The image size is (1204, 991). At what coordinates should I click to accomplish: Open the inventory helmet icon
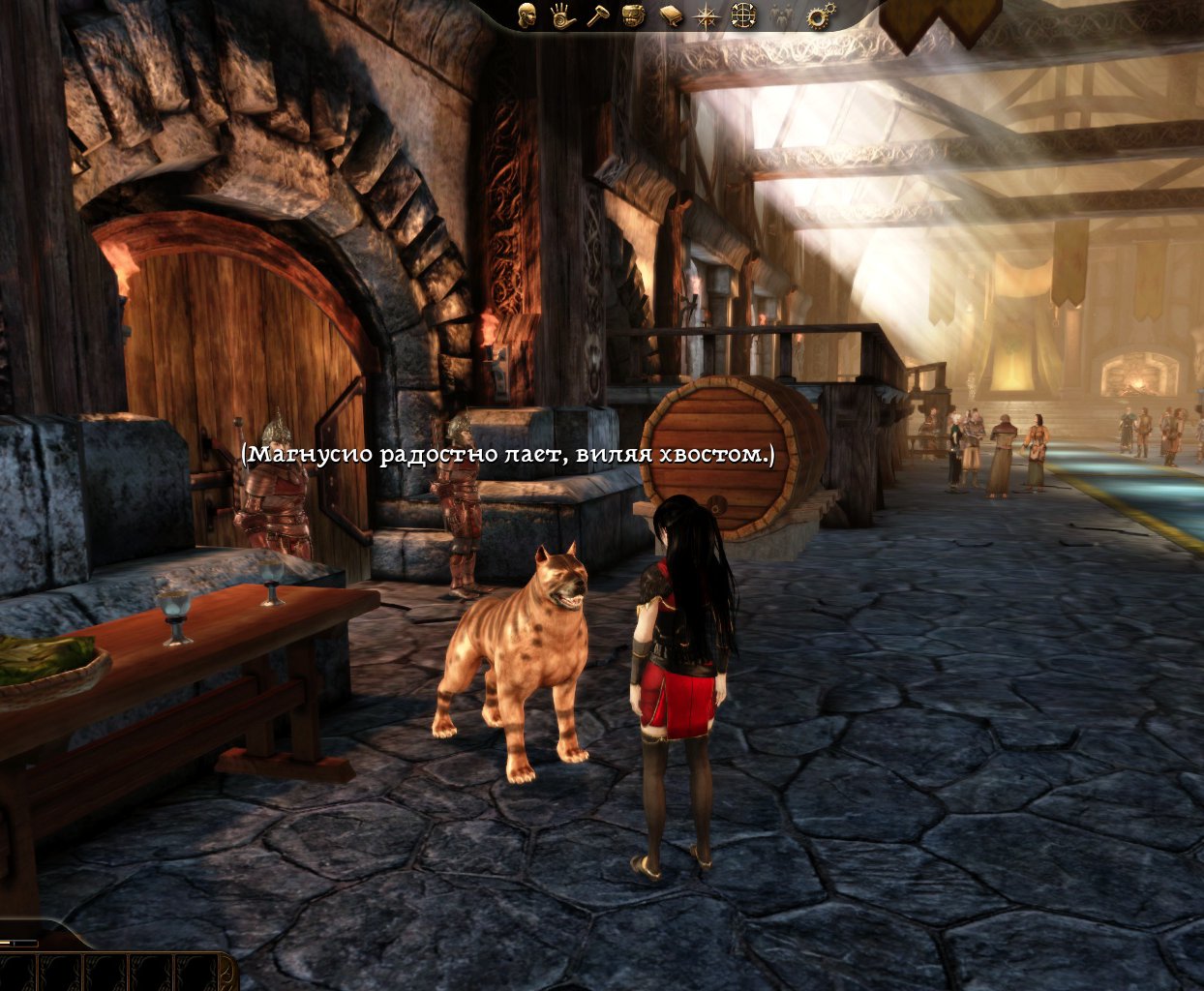point(634,15)
